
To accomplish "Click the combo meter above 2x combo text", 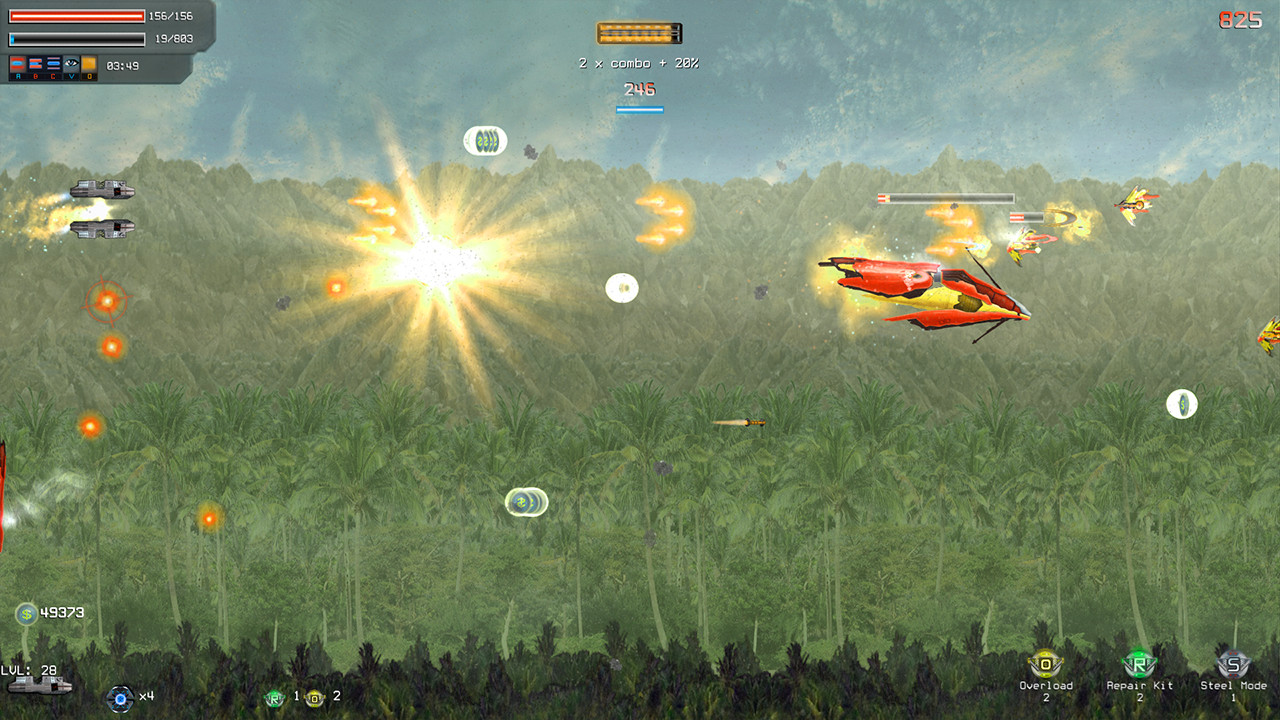I will pyautogui.click(x=640, y=33).
